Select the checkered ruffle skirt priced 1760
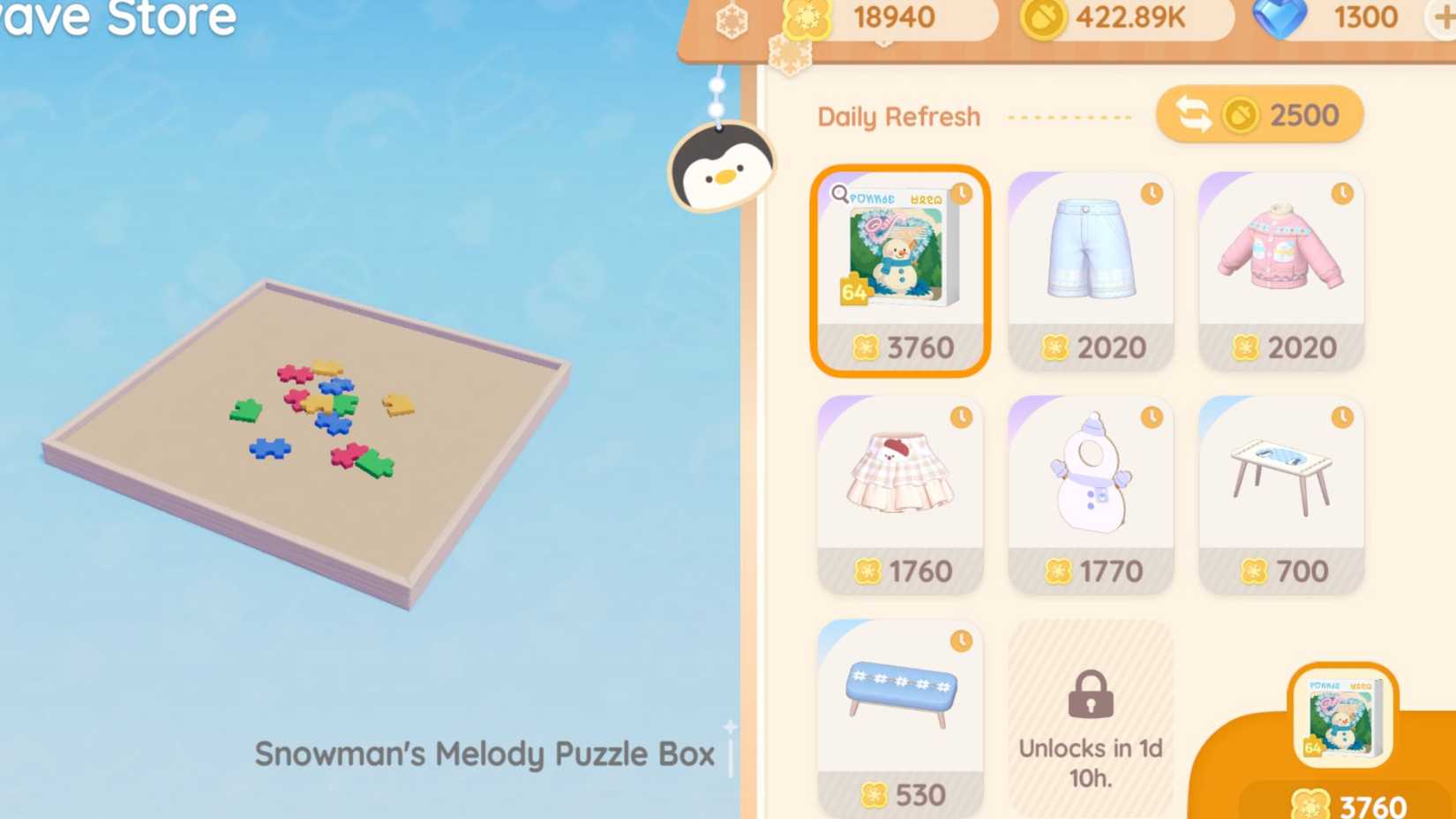This screenshot has width=1456, height=819. tap(900, 490)
